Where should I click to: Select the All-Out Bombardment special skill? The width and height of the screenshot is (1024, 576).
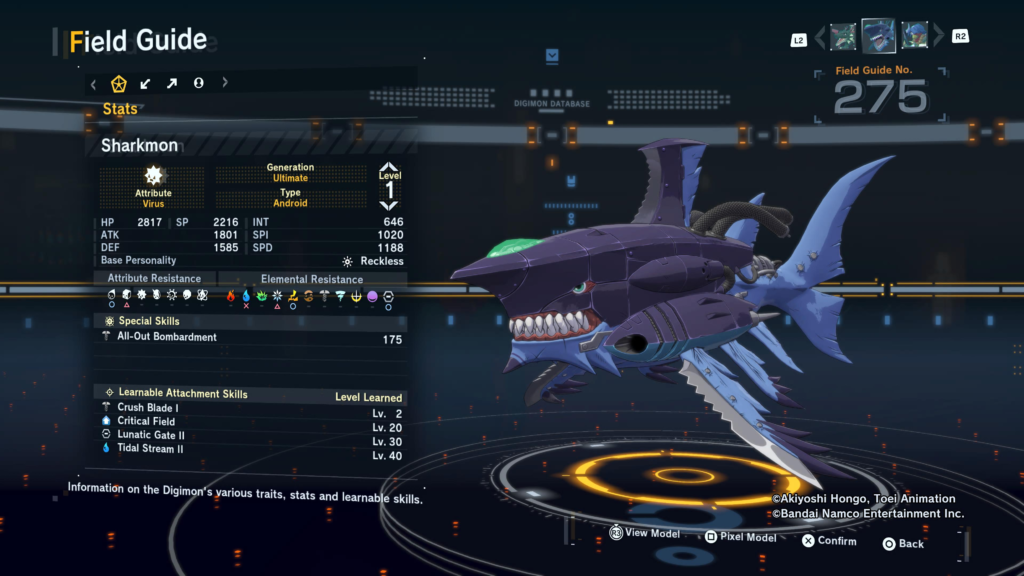pos(252,338)
